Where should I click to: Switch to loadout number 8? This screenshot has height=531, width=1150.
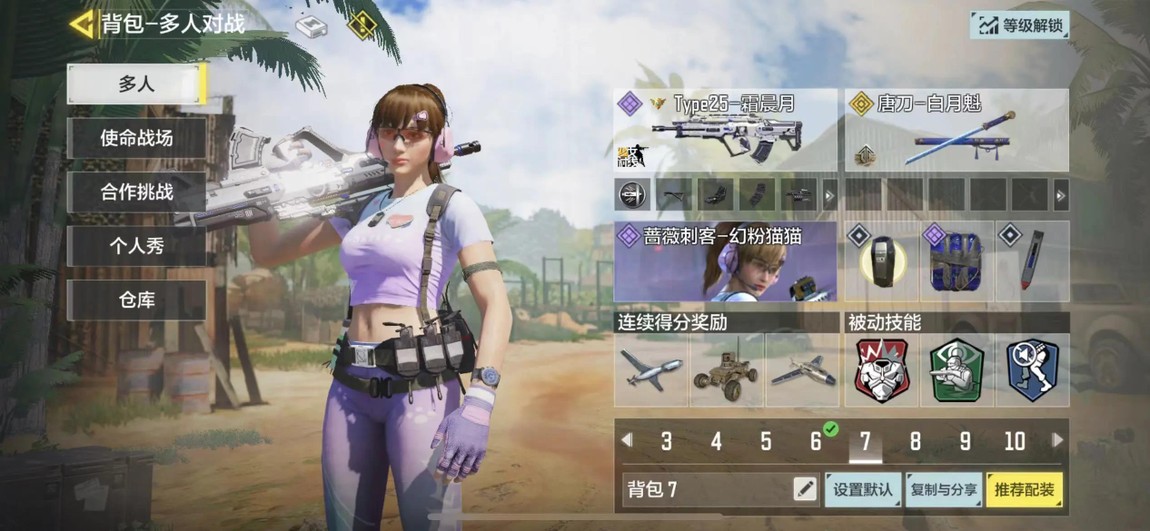point(915,441)
